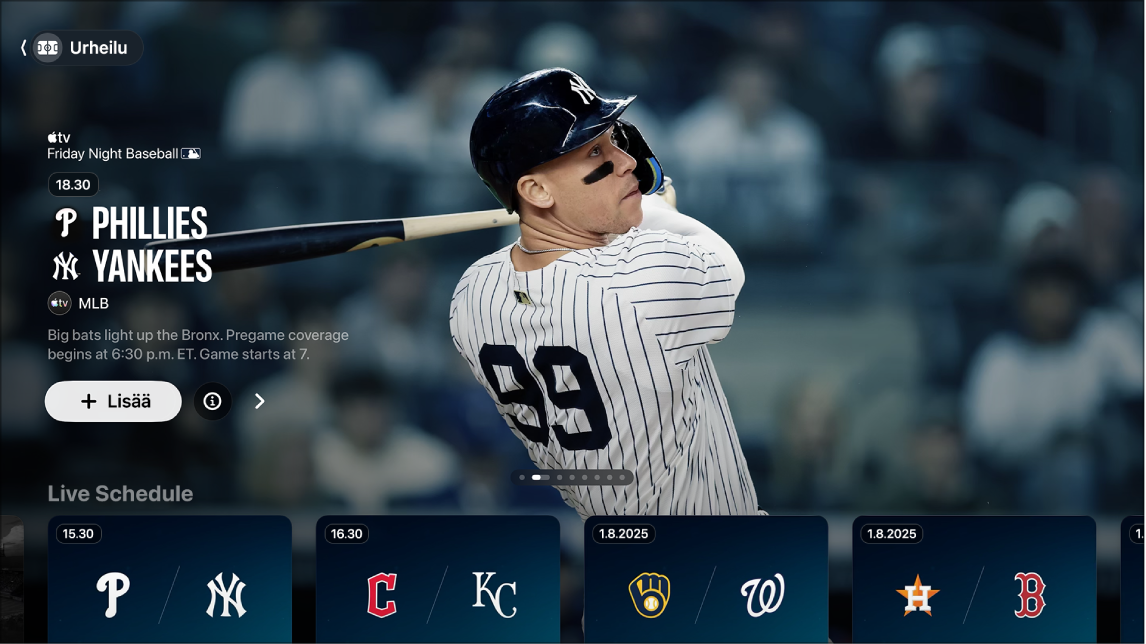The image size is (1146, 644).
Task: Choose the Brewers vs Nationals schedule card
Action: tap(706, 580)
